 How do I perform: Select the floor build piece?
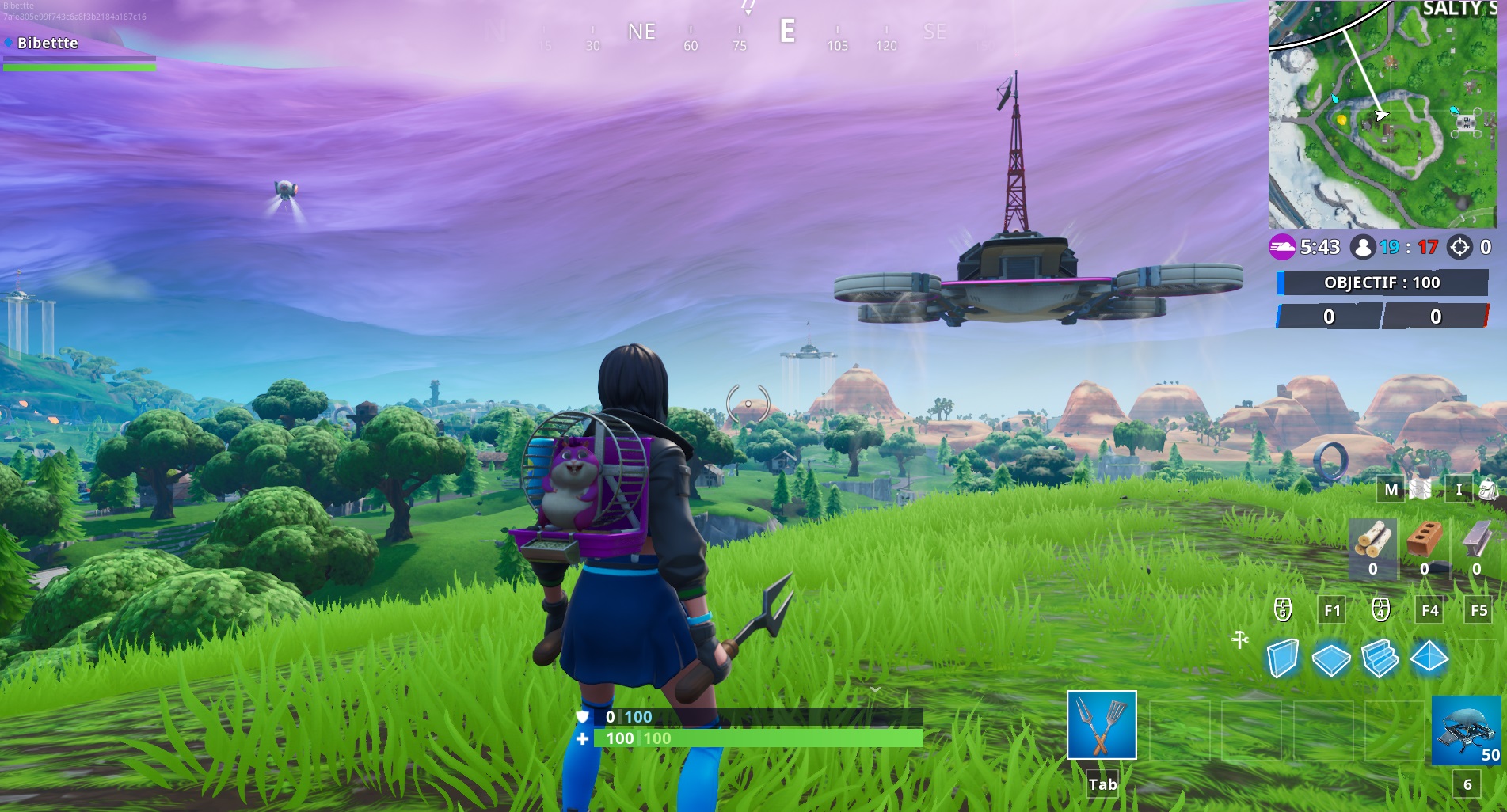click(x=1334, y=656)
